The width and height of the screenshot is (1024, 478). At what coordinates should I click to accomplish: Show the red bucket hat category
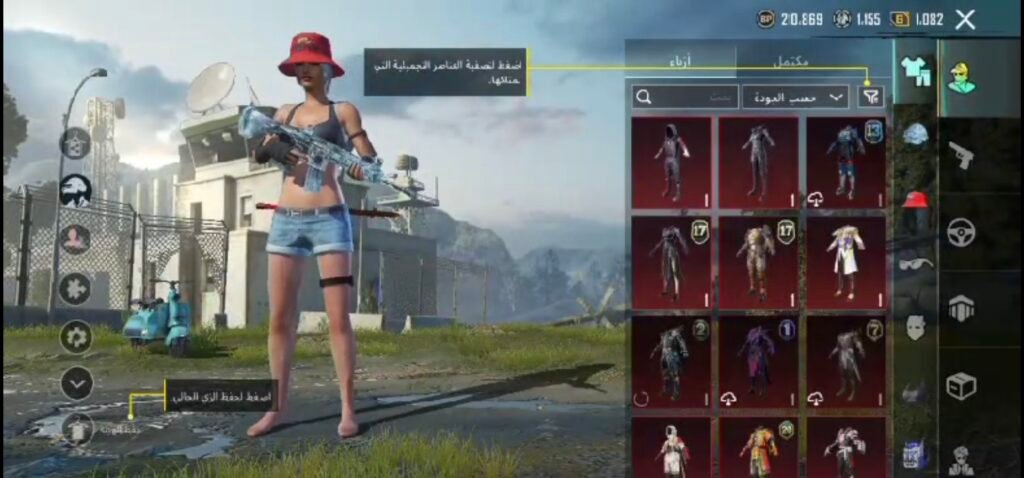click(915, 199)
